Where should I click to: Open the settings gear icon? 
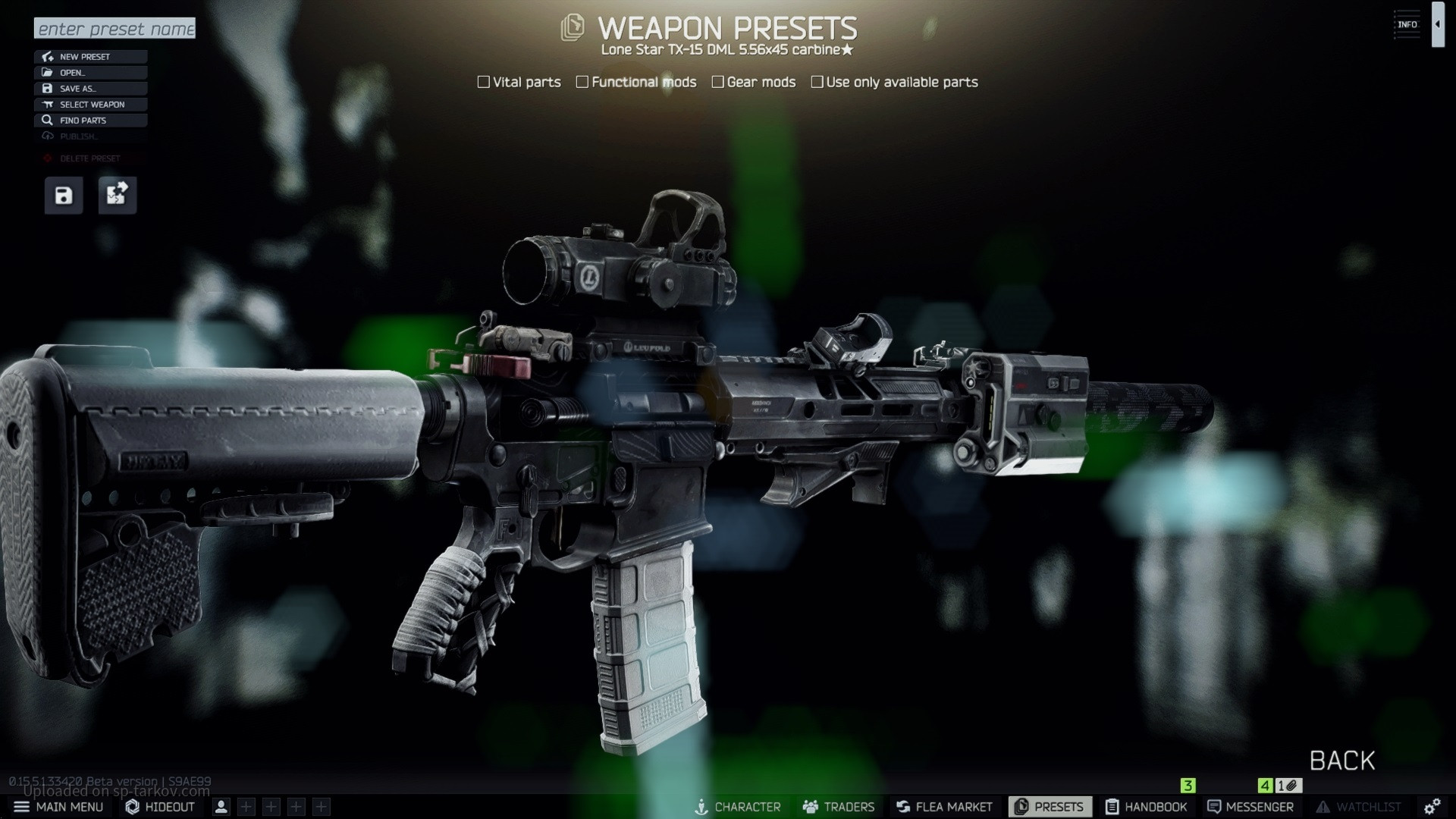[1432, 807]
